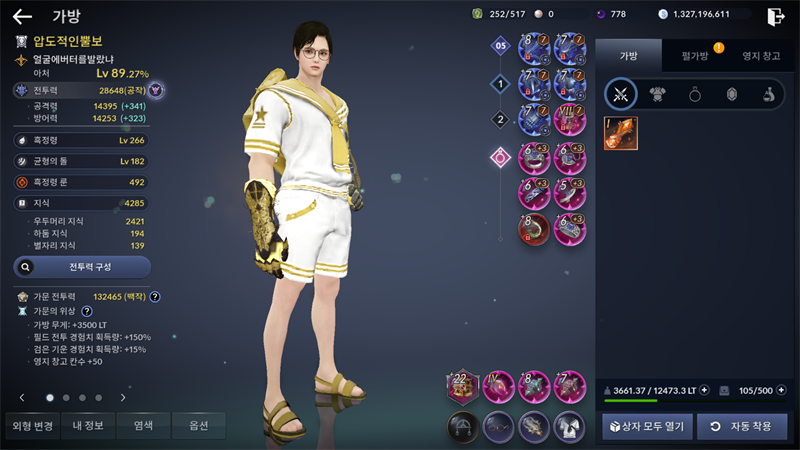Choose the gem crystal category filter
The width and height of the screenshot is (800, 450).
point(731,95)
